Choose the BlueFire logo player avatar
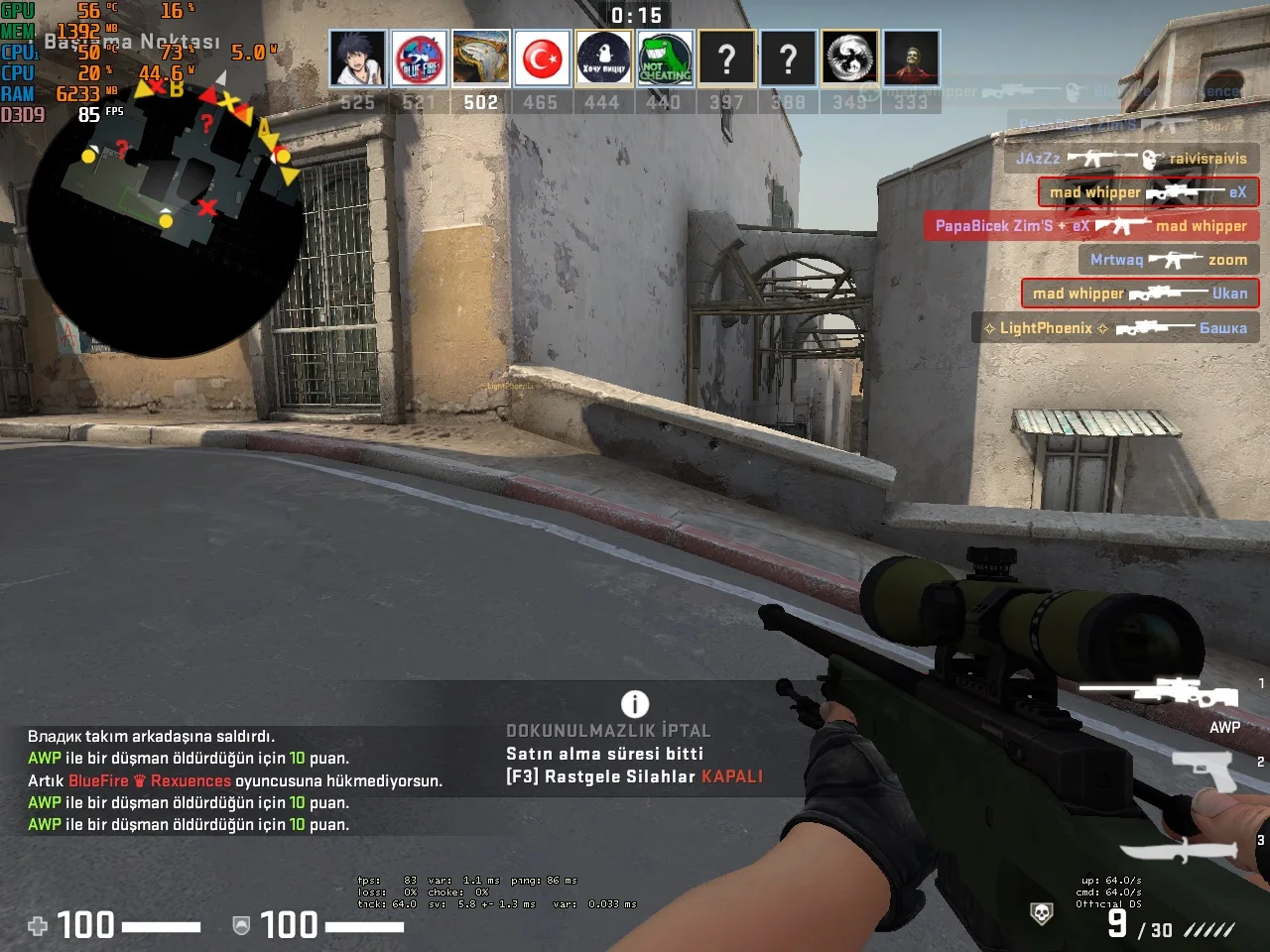 (420, 59)
